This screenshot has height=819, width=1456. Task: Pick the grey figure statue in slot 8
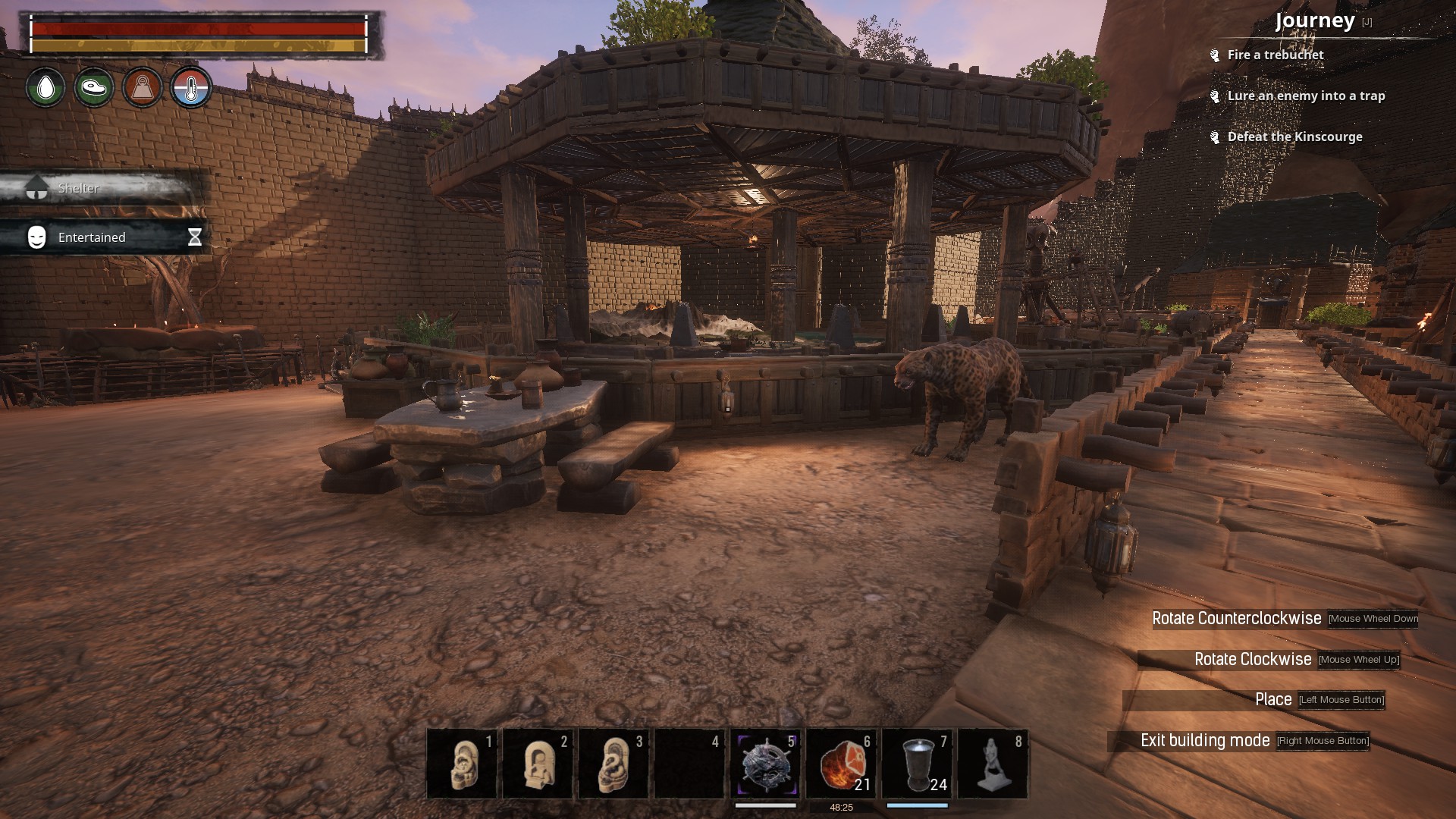pyautogui.click(x=993, y=764)
